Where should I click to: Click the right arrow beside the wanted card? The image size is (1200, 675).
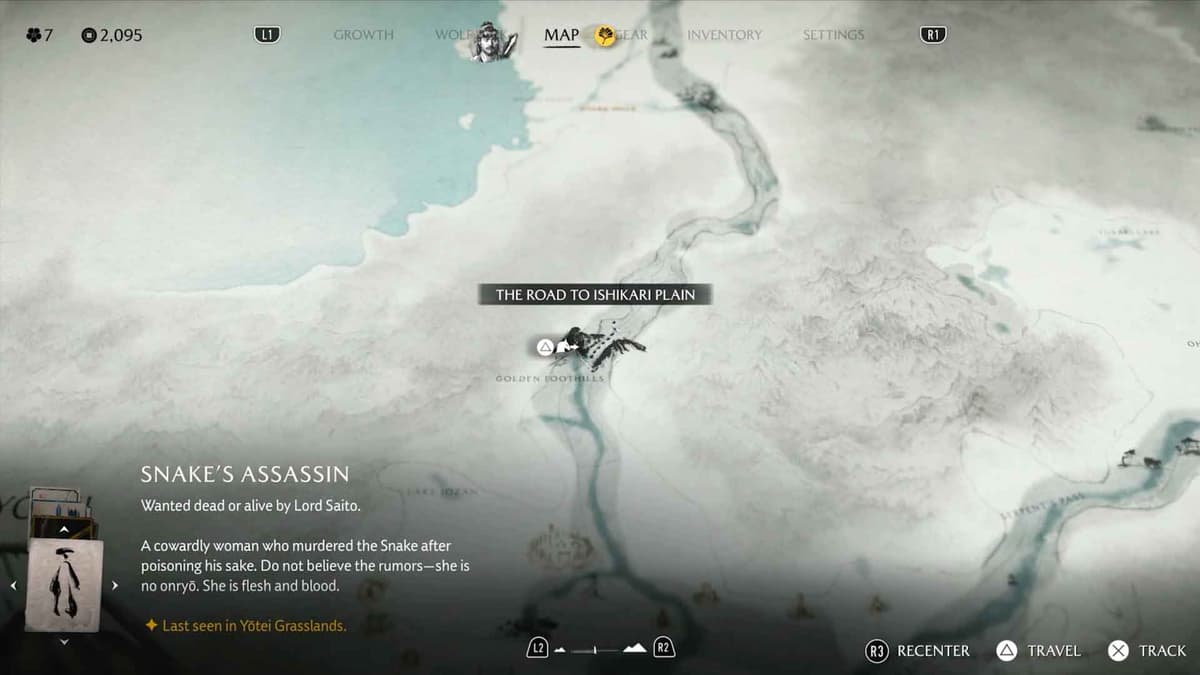click(x=115, y=585)
